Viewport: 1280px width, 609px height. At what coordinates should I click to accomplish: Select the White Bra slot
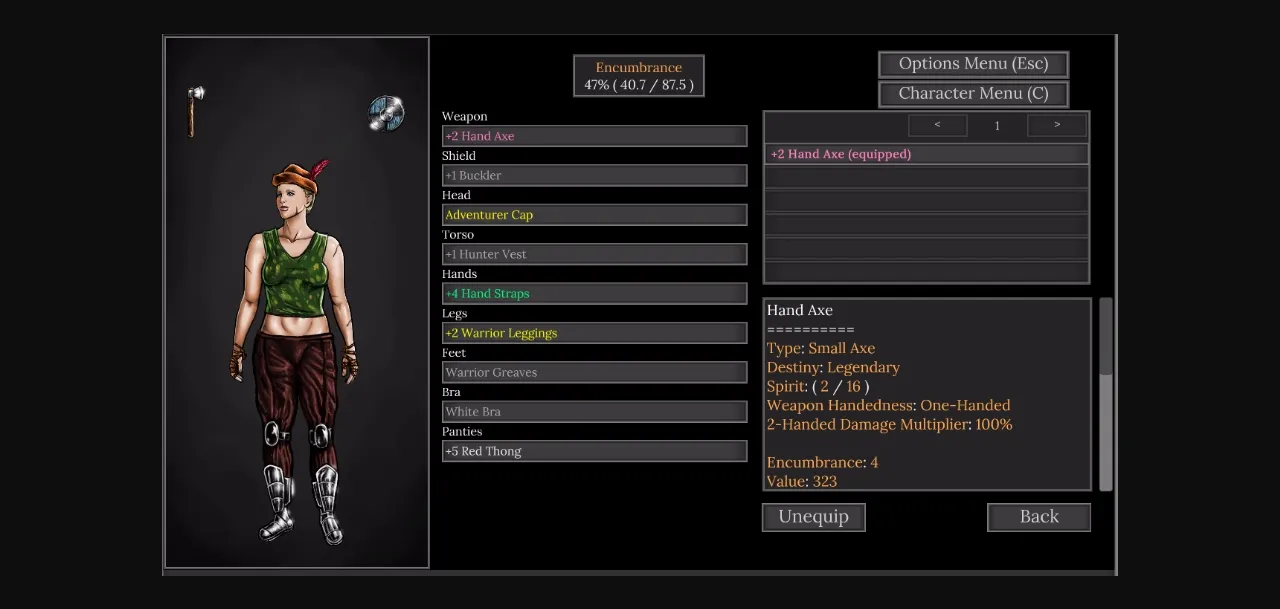[x=594, y=412]
